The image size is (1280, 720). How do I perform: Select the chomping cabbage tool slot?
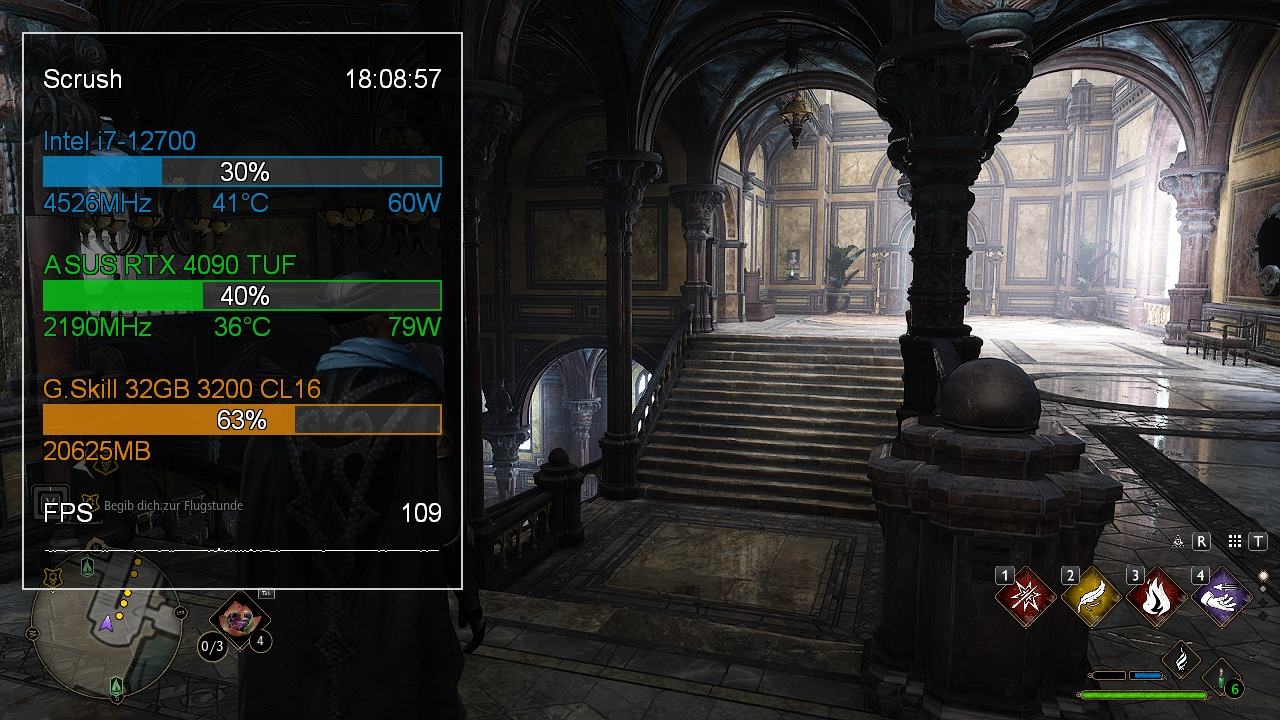(x=239, y=619)
